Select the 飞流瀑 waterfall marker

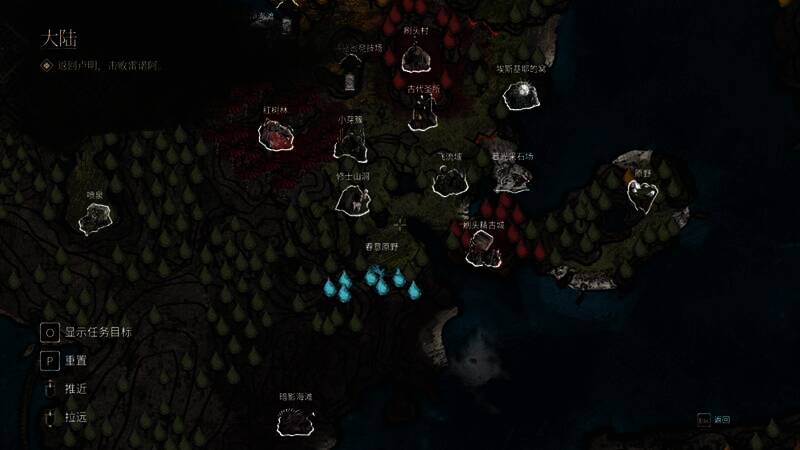450,180
